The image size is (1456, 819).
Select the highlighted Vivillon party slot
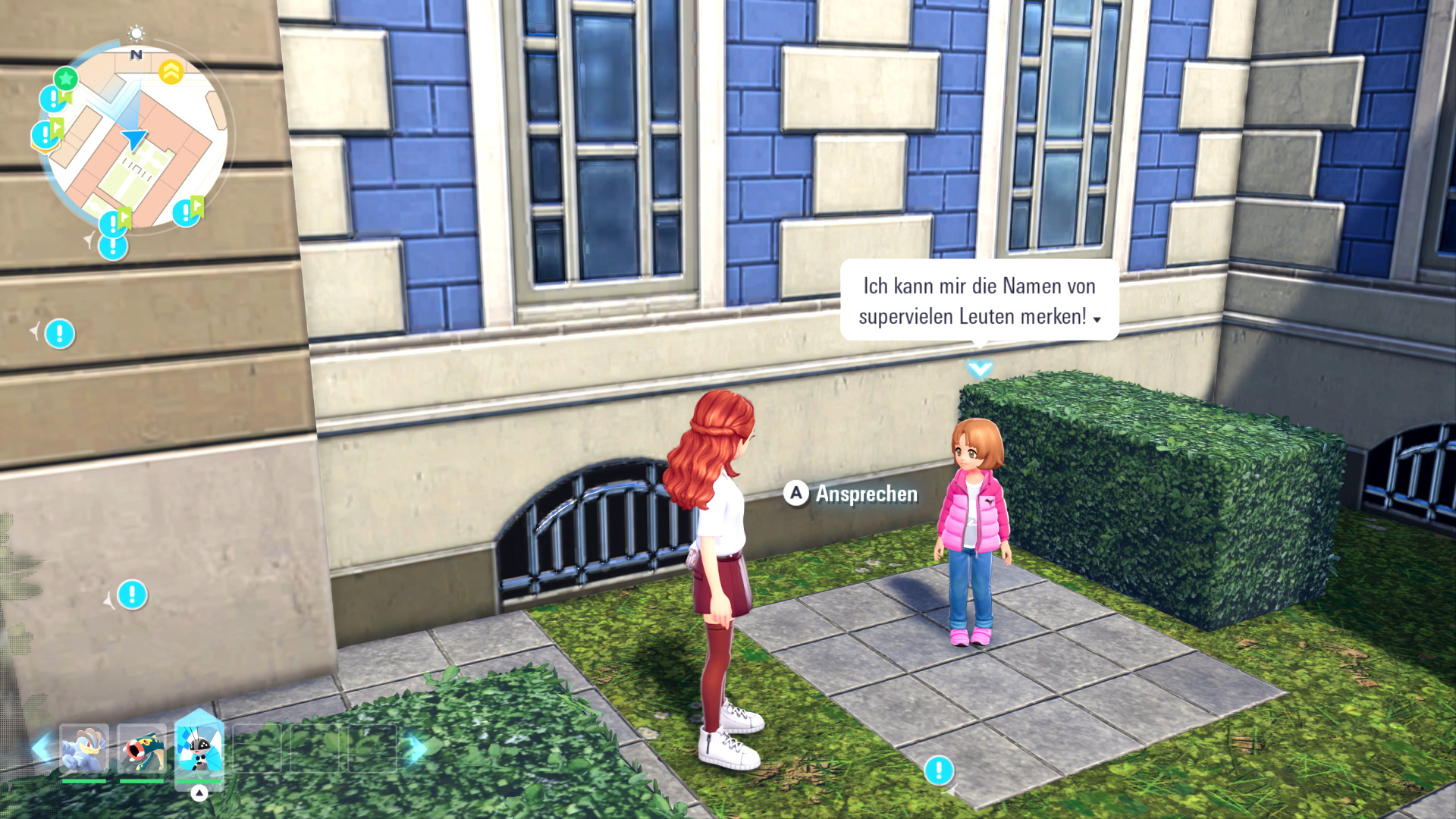click(x=199, y=747)
